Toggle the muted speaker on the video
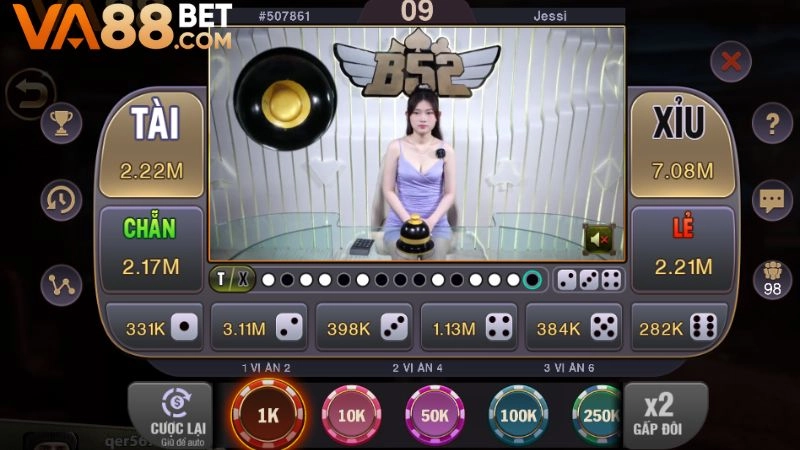800x450 pixels. coord(599,239)
